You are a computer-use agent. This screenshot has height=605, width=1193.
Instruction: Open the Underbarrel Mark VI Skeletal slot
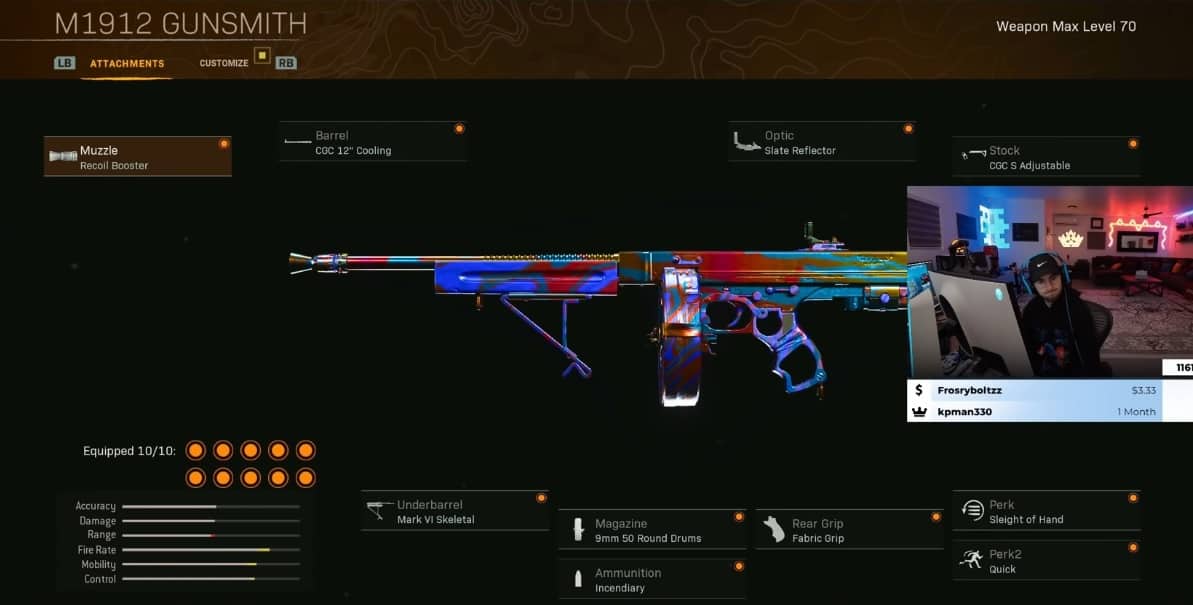click(x=454, y=511)
